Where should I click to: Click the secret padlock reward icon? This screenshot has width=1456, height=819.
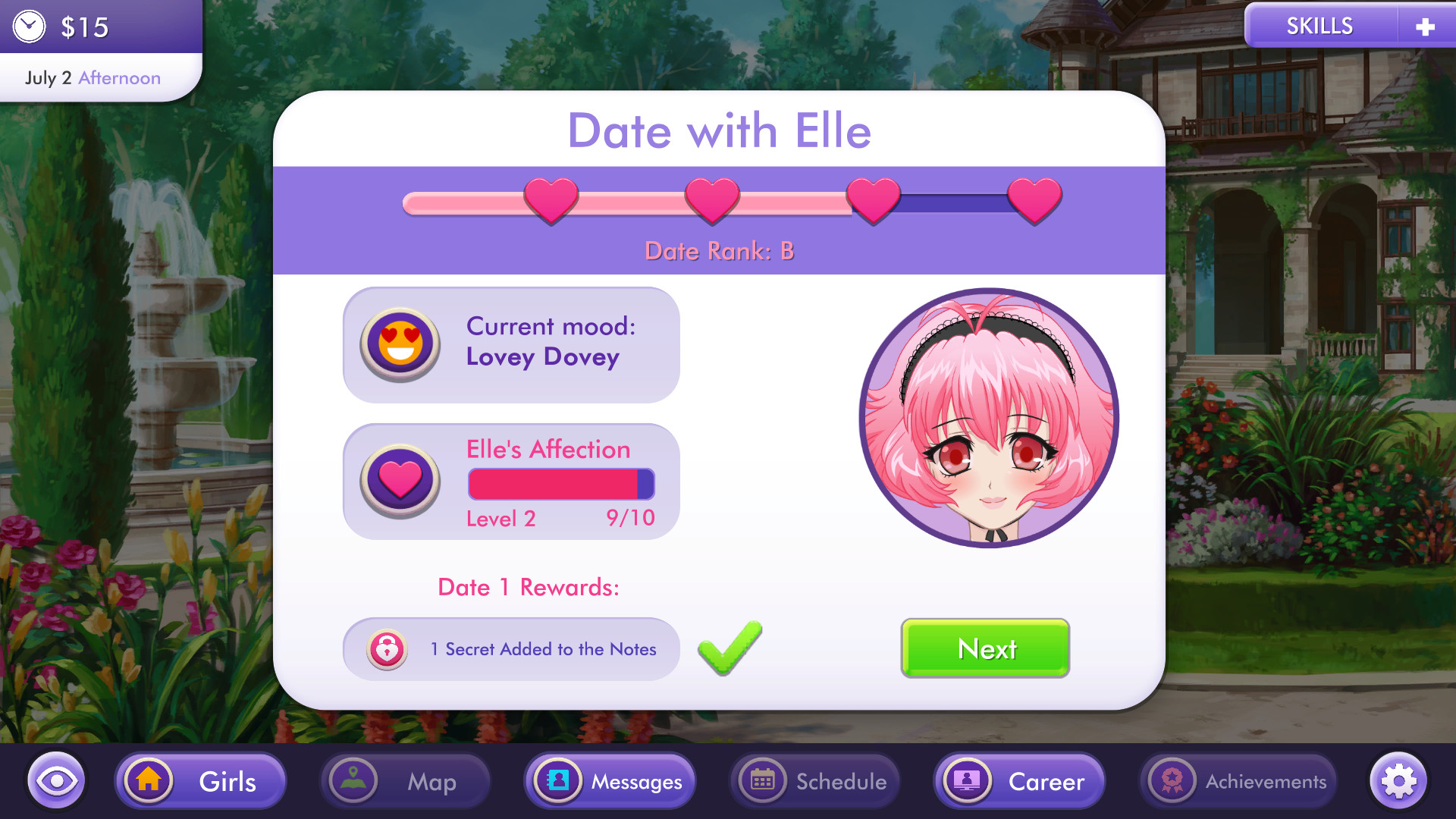(388, 649)
